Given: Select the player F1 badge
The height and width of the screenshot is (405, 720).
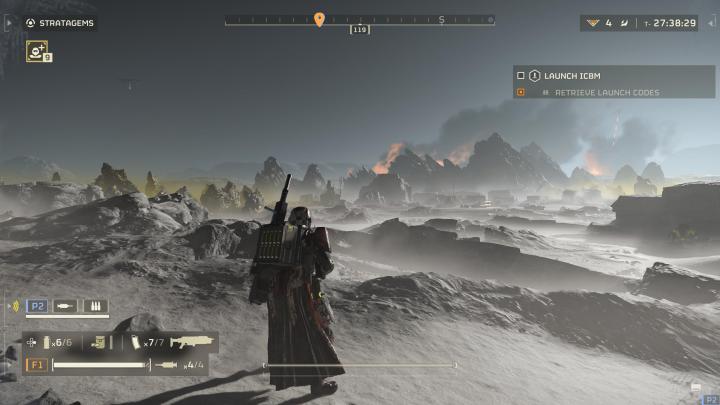Looking at the screenshot, I should coord(36,365).
